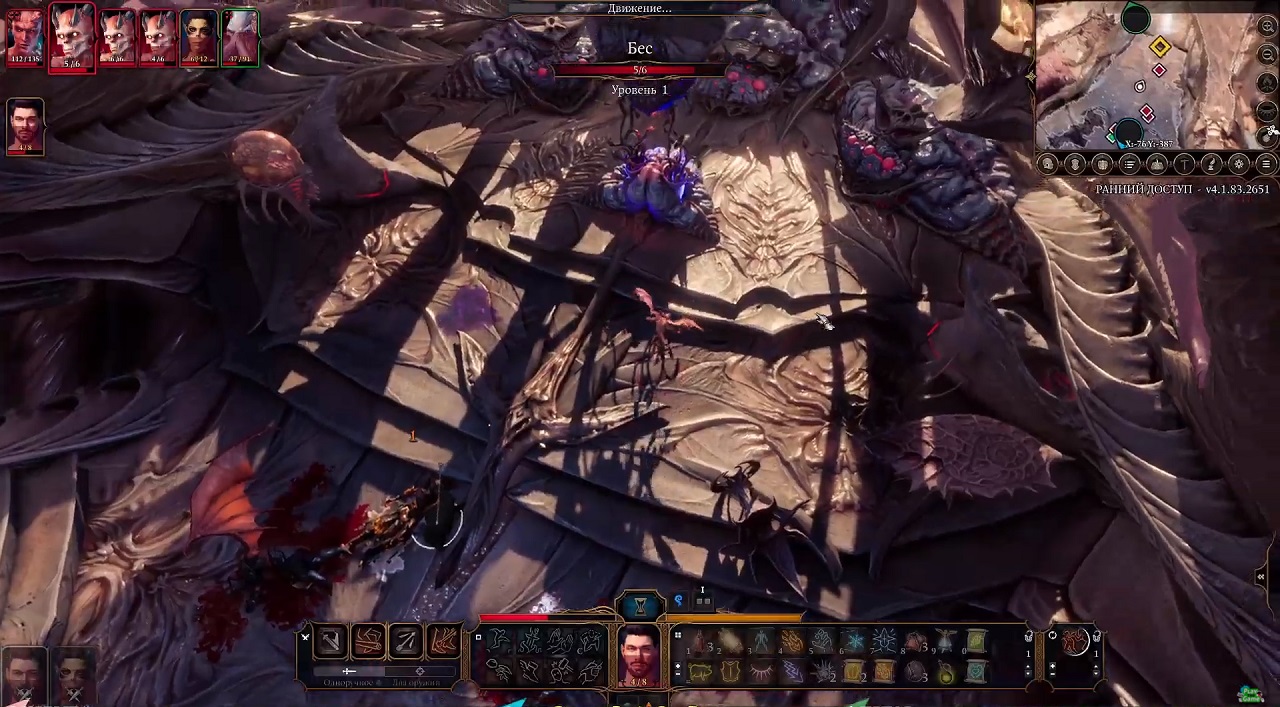The height and width of the screenshot is (707, 1280).
Task: Open the hammer crafting icon under the minimap
Action: point(1185,164)
